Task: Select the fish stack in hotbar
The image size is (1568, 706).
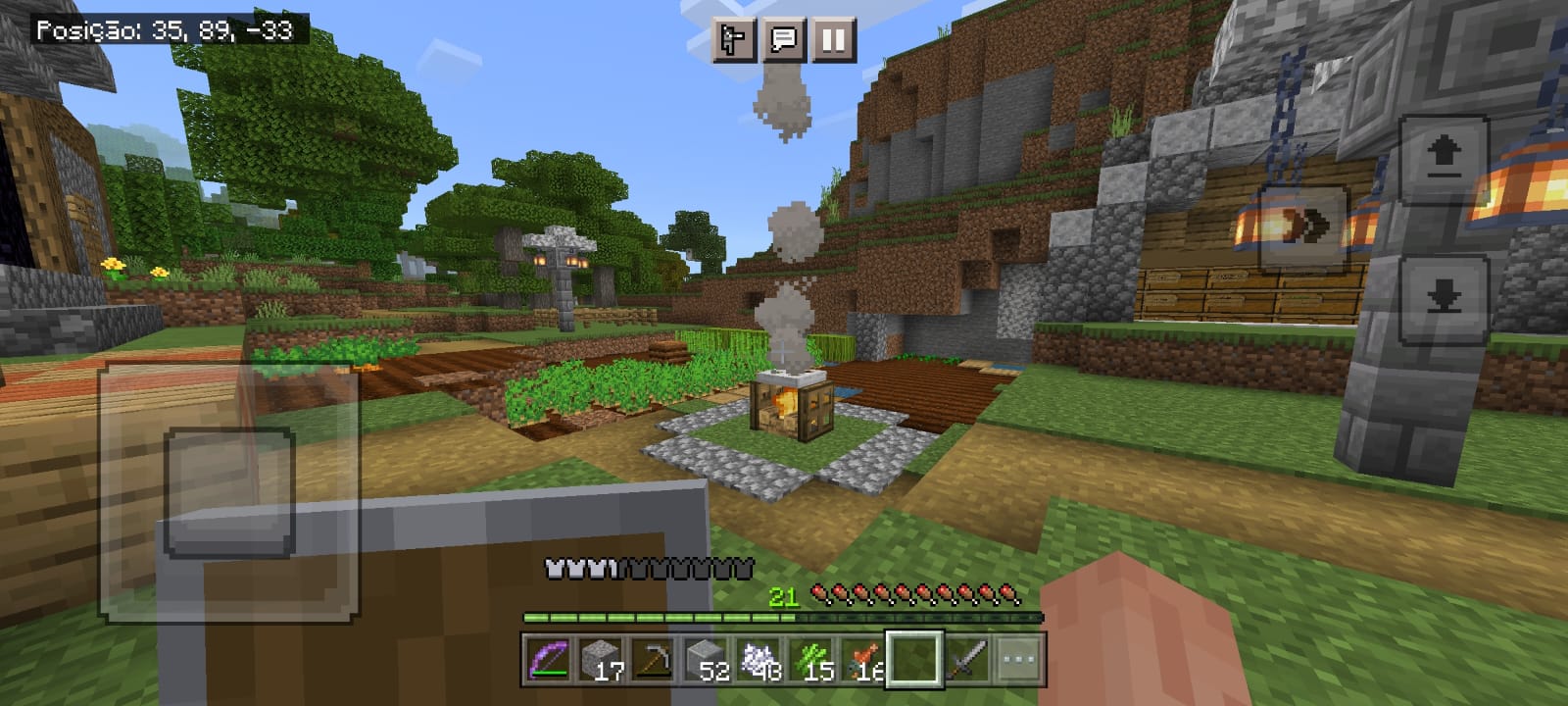Action: [863, 660]
